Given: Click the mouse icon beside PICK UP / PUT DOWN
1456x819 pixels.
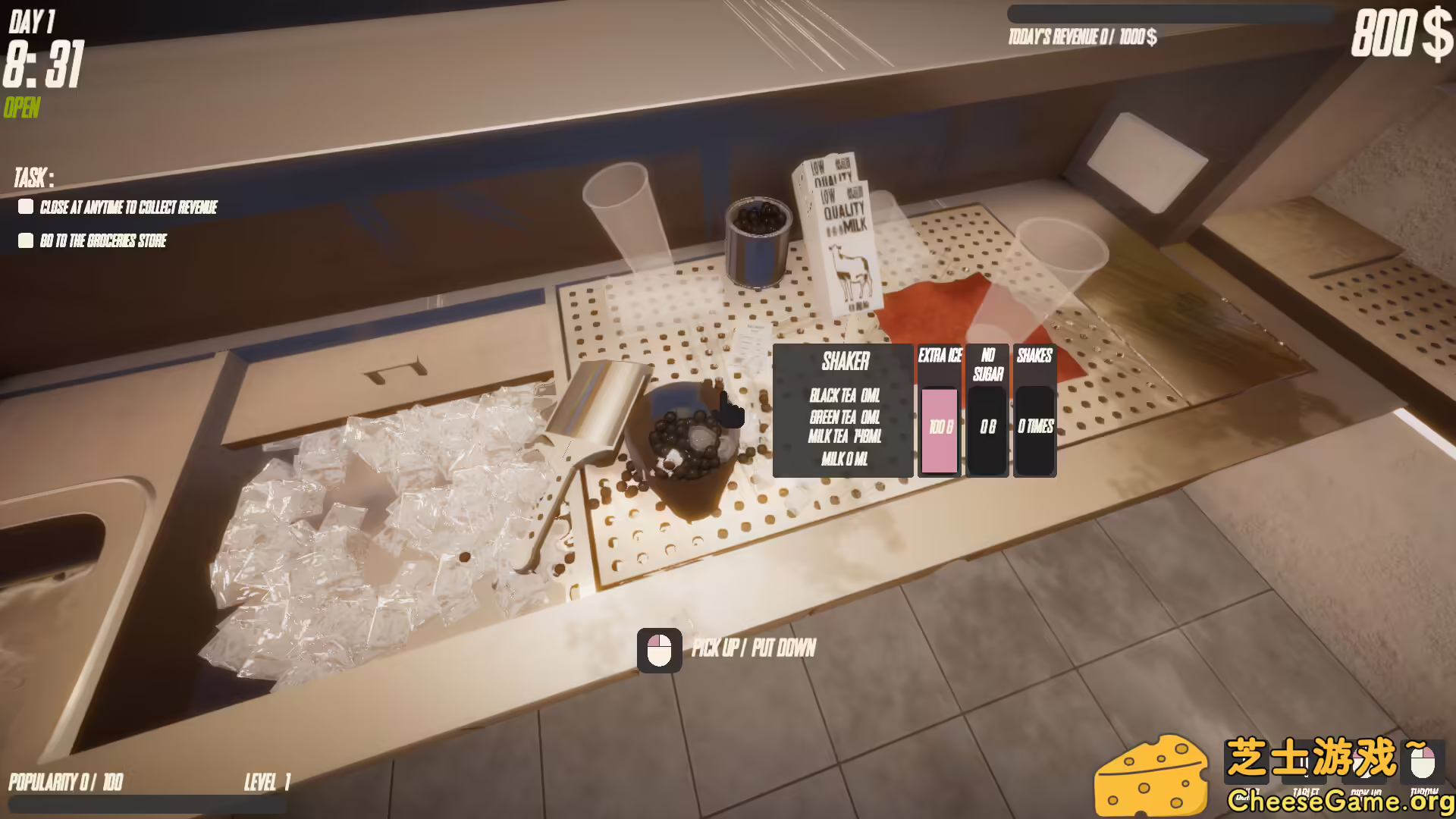Looking at the screenshot, I should click(661, 648).
